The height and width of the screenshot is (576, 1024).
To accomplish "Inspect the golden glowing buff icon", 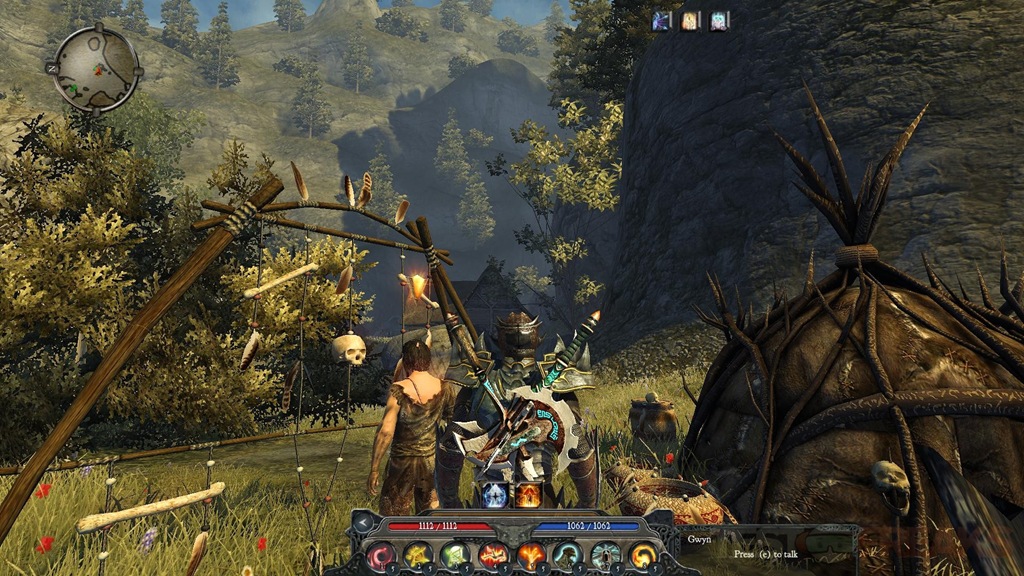I will point(691,20).
